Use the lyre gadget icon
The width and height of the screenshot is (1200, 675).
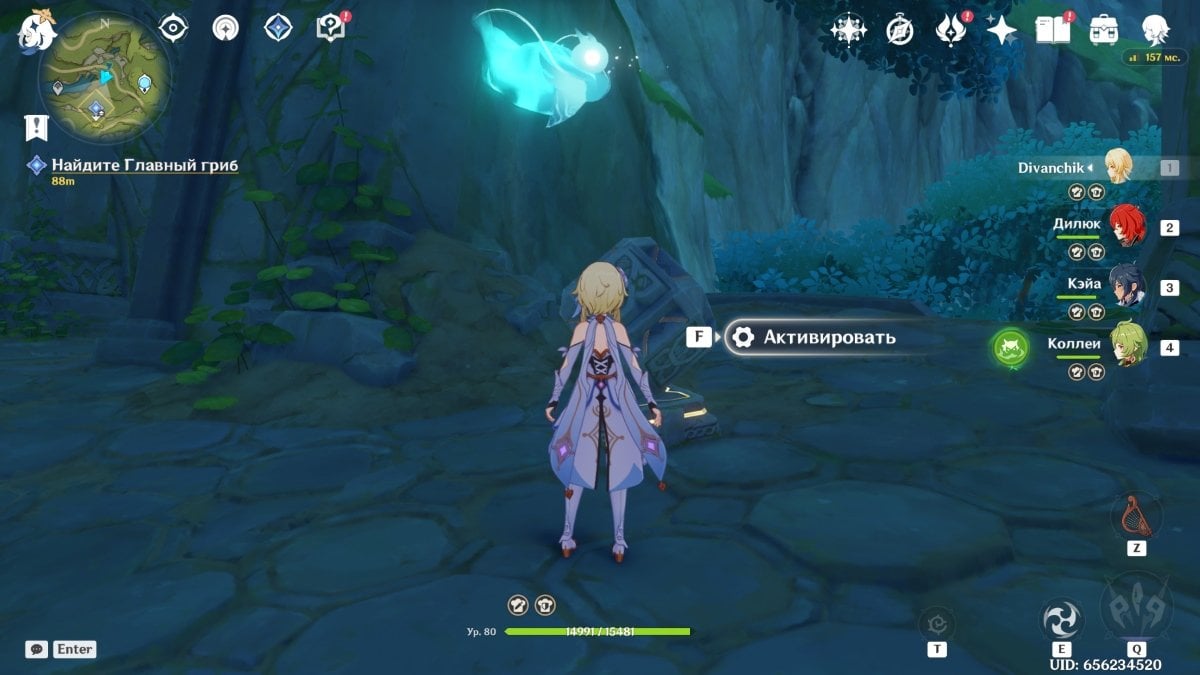point(1135,516)
